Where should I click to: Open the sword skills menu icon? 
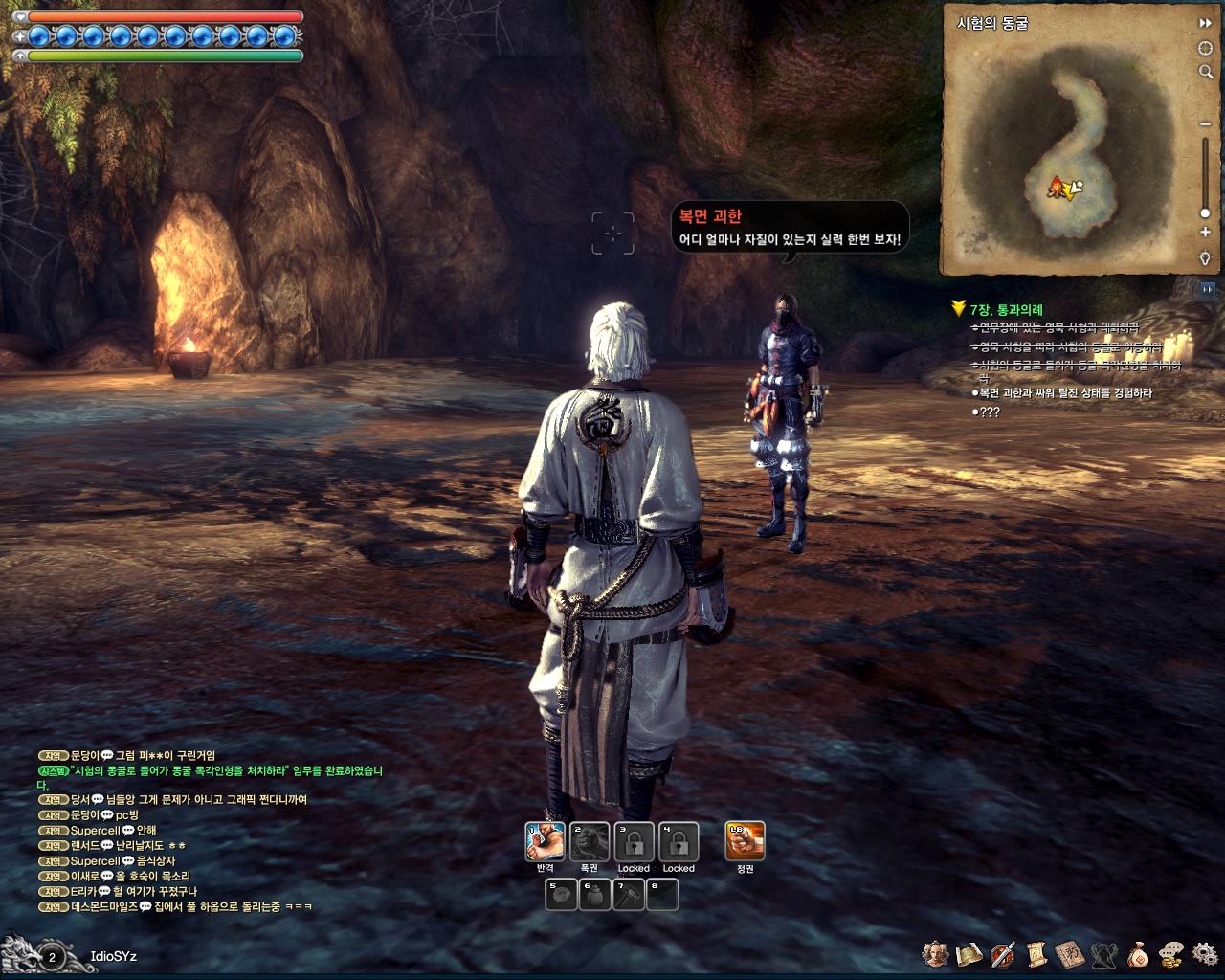click(1003, 954)
